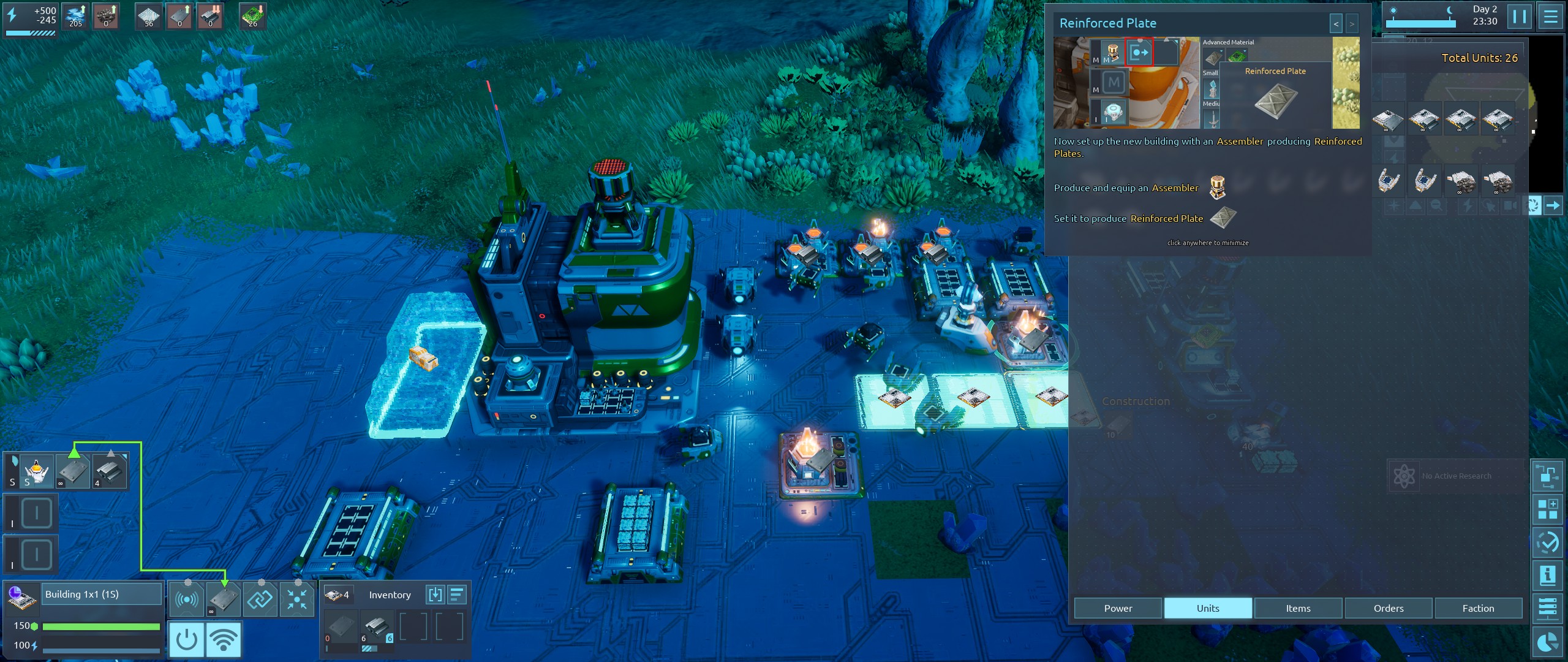Open the build grid menu

pos(1548,509)
